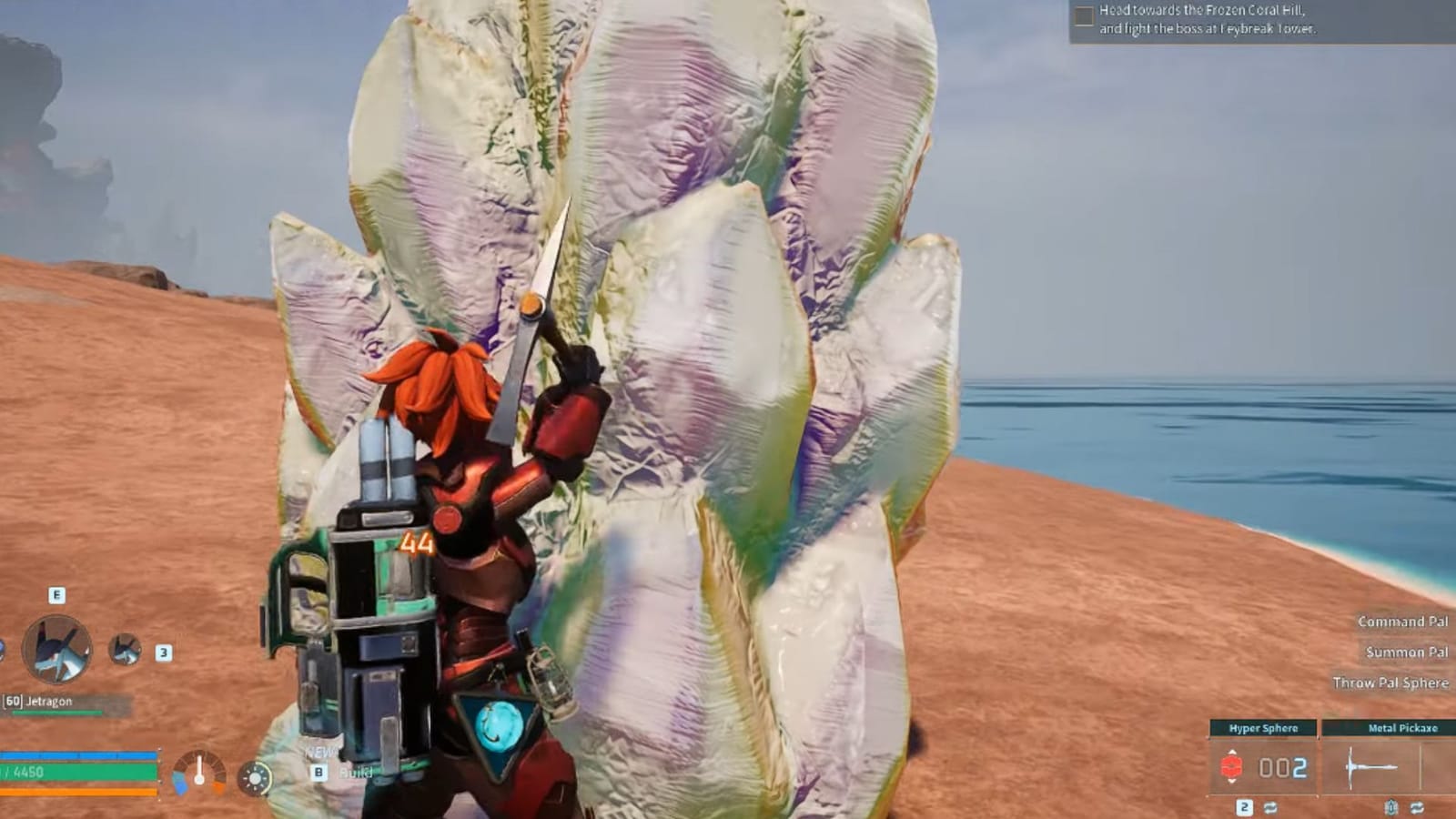Toggle the cycle icon below the pickaxe slot
The width and height of the screenshot is (1456, 819).
(1417, 808)
